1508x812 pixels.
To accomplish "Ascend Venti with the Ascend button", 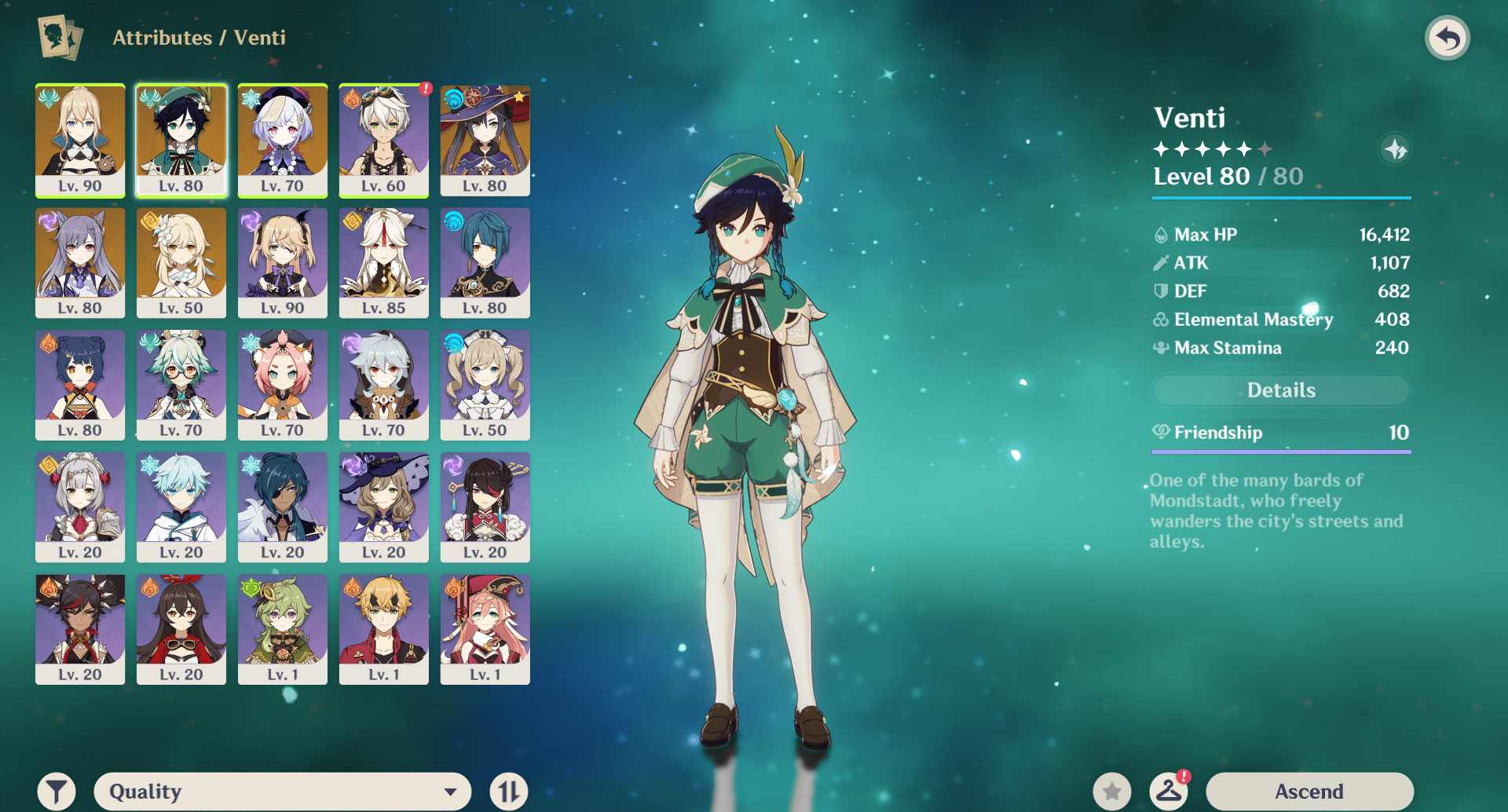I will pos(1309,791).
